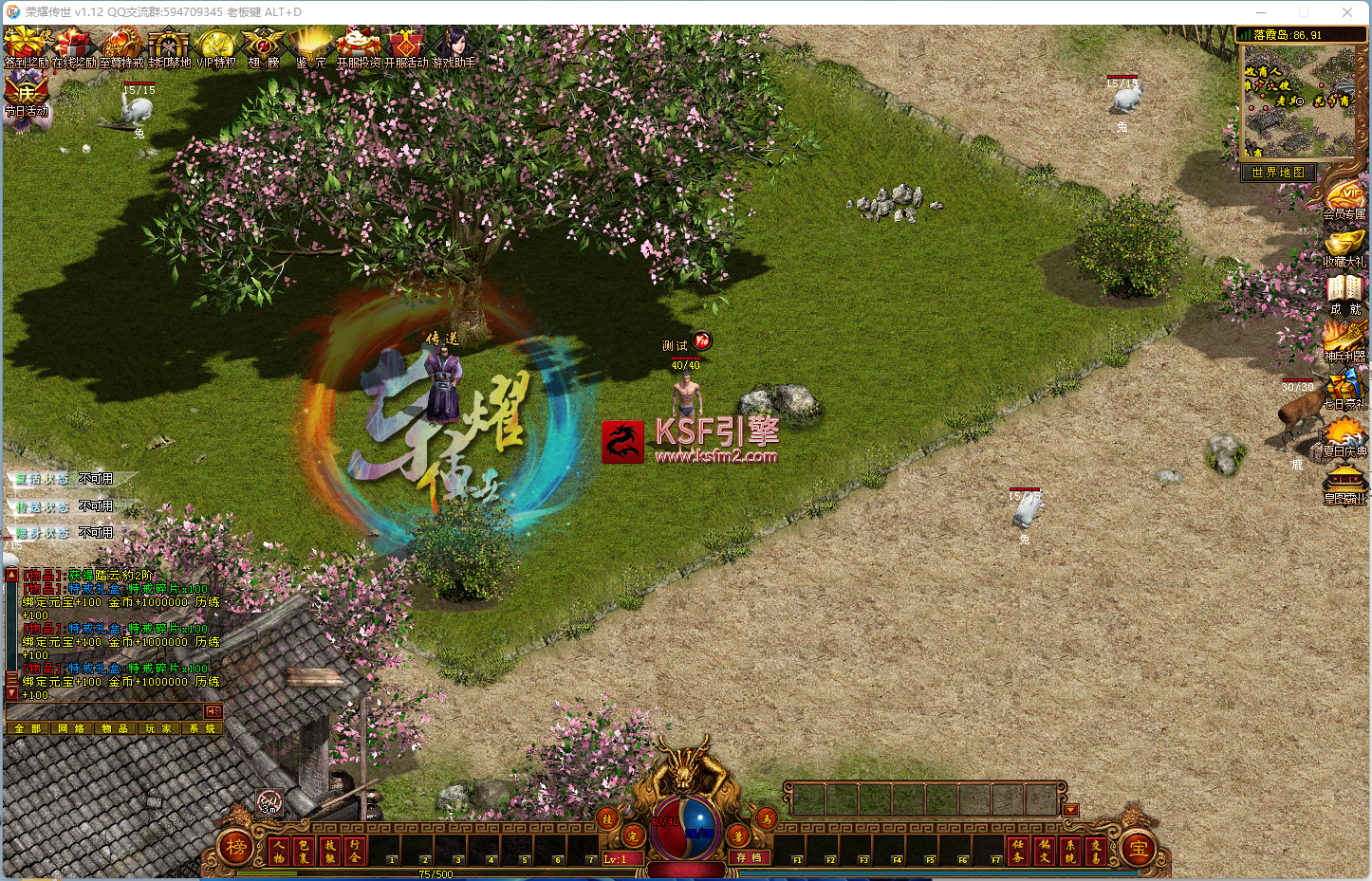Click the 开服投资 lucky cat icon
Viewport: 1372px width, 881px height.
pos(359,46)
